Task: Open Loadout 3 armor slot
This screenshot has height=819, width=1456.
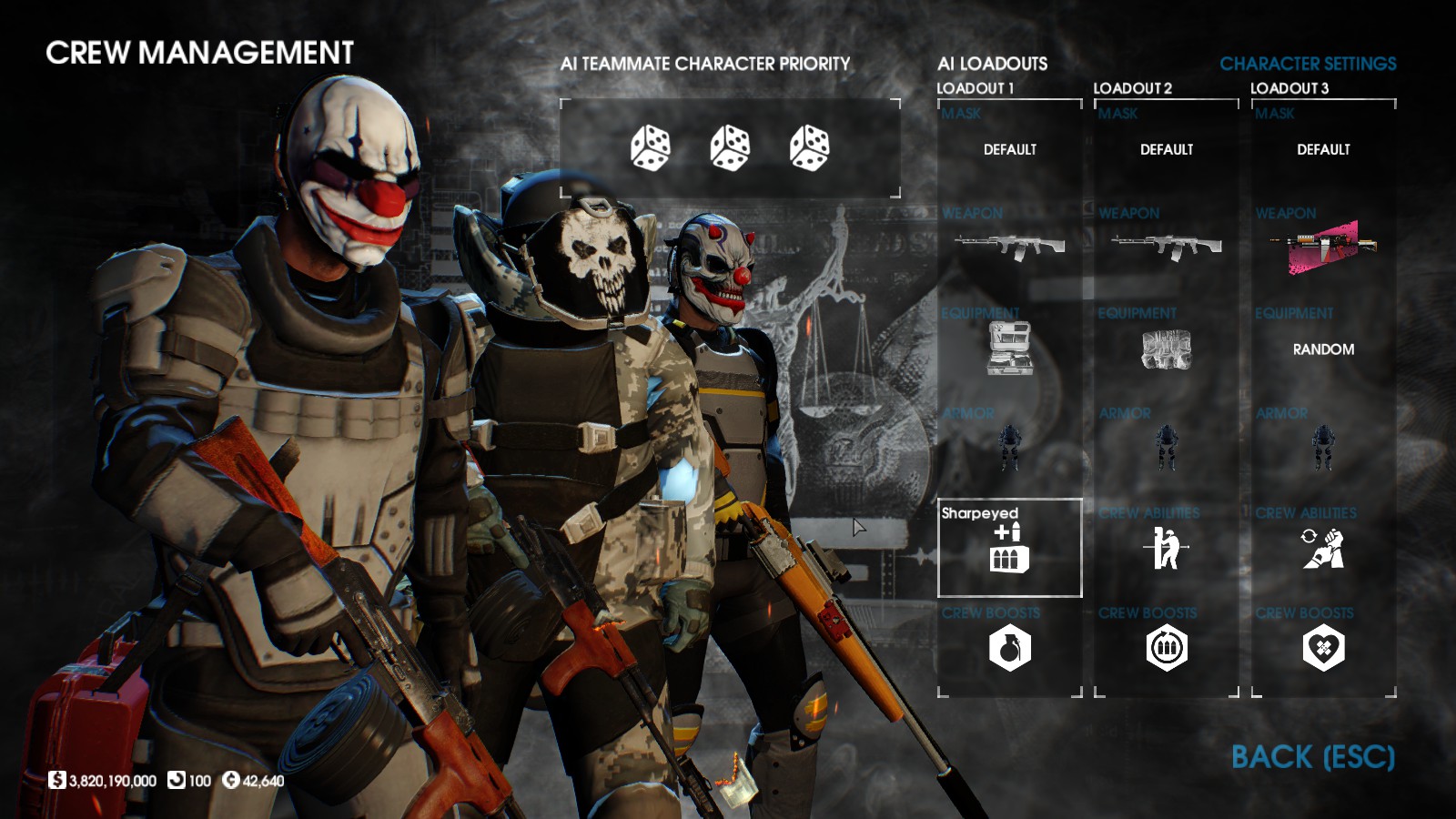Action: (x=1323, y=448)
